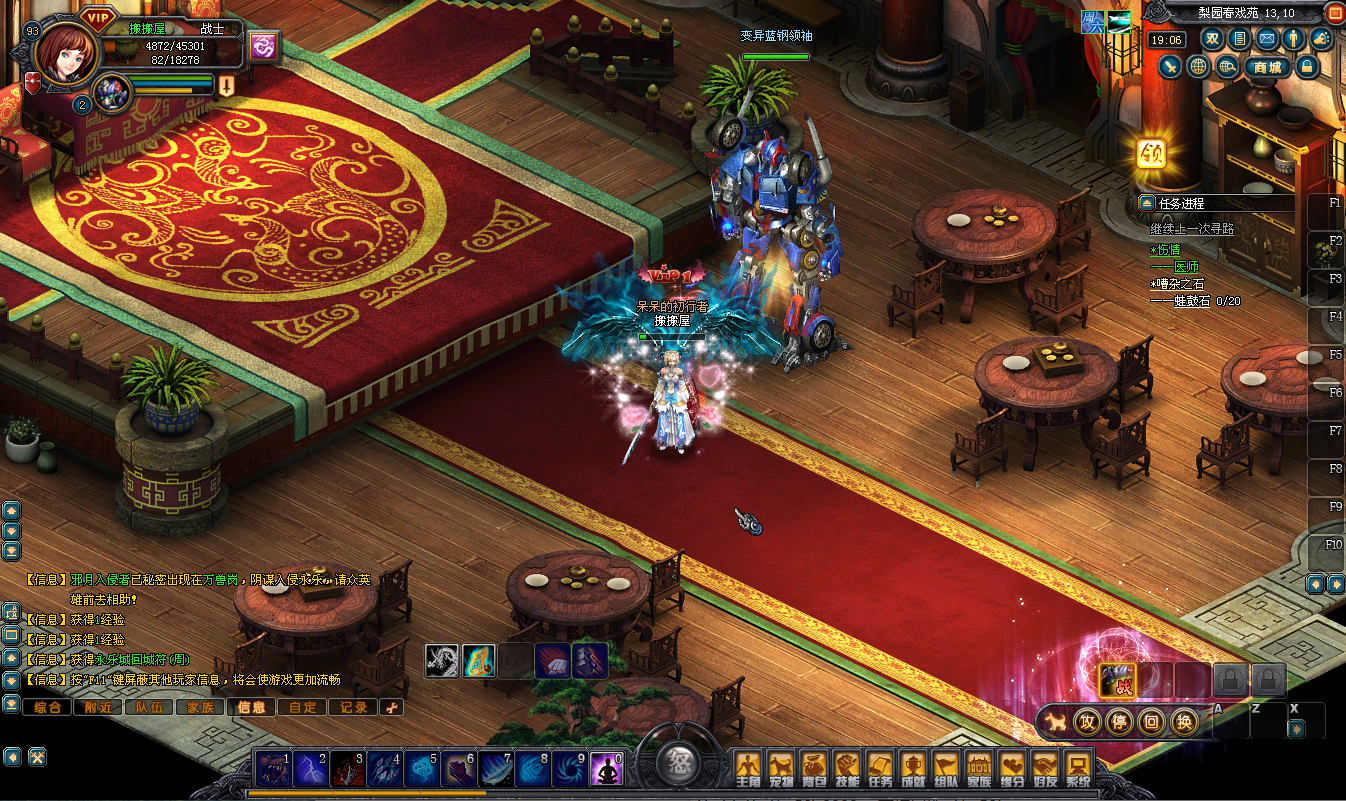Viewport: 1346px width, 801px height.
Task: Activate the lightning skill in slot 2
Action: tap(310, 768)
